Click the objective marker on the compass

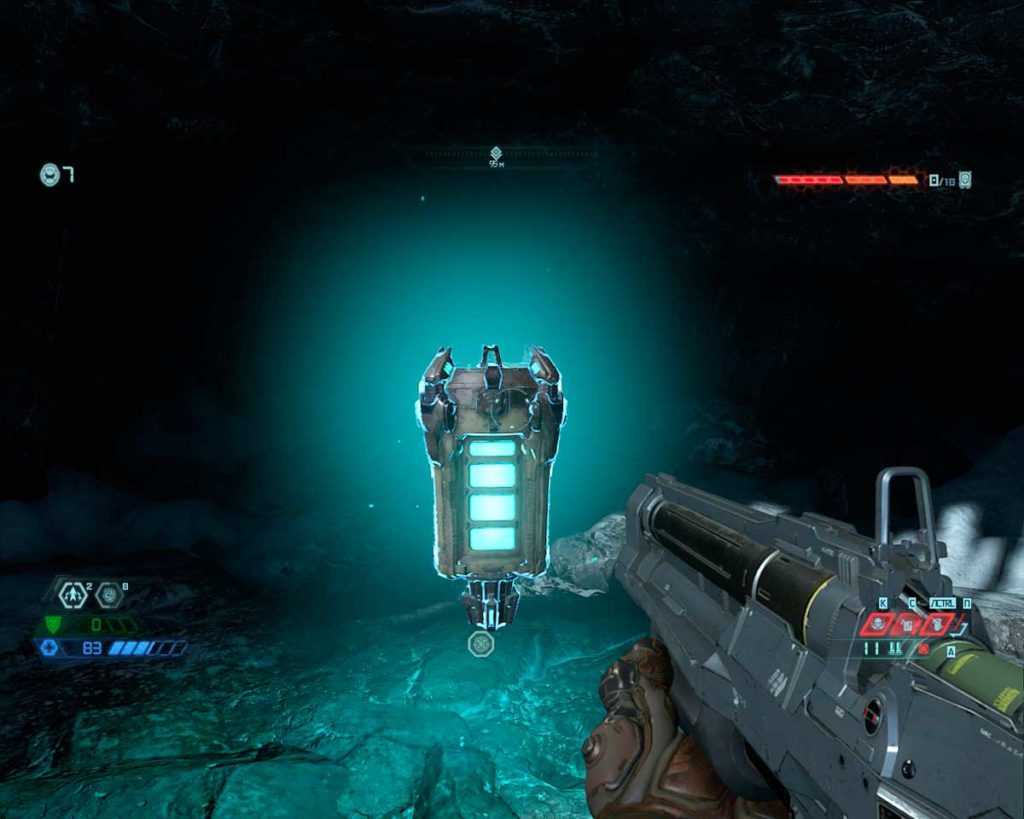(496, 153)
